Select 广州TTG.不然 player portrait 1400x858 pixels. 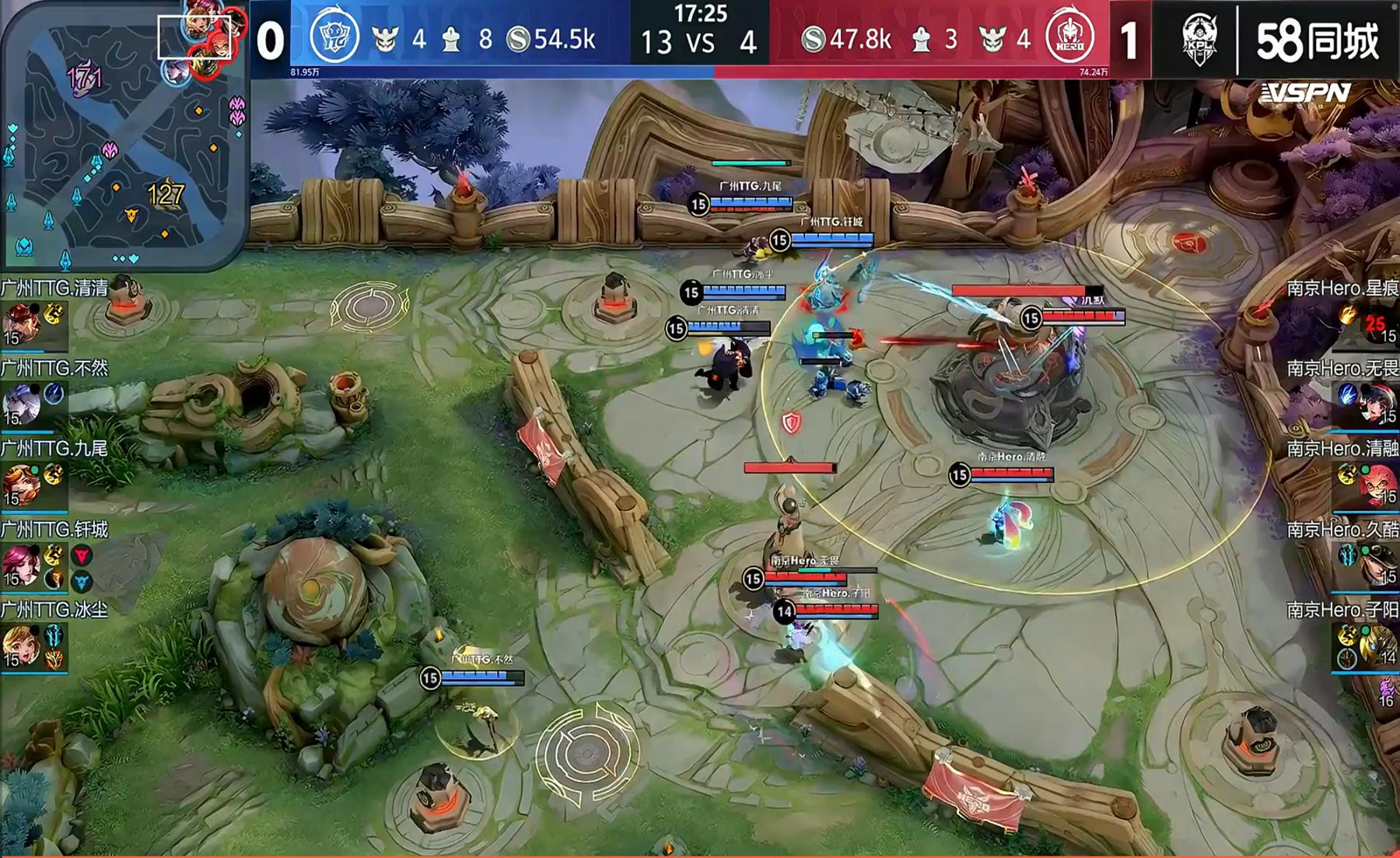pos(20,403)
